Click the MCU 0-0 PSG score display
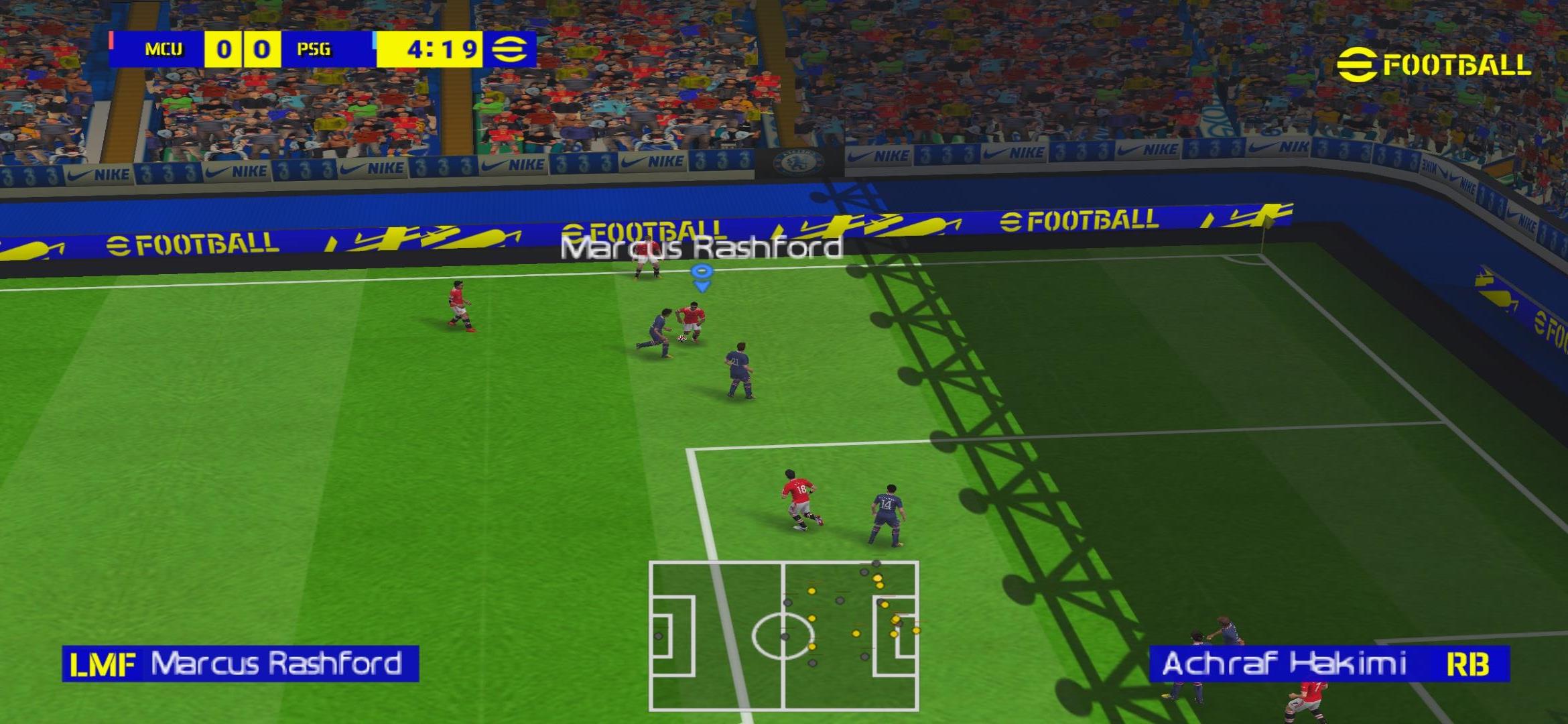The width and height of the screenshot is (1568, 724). click(243, 48)
